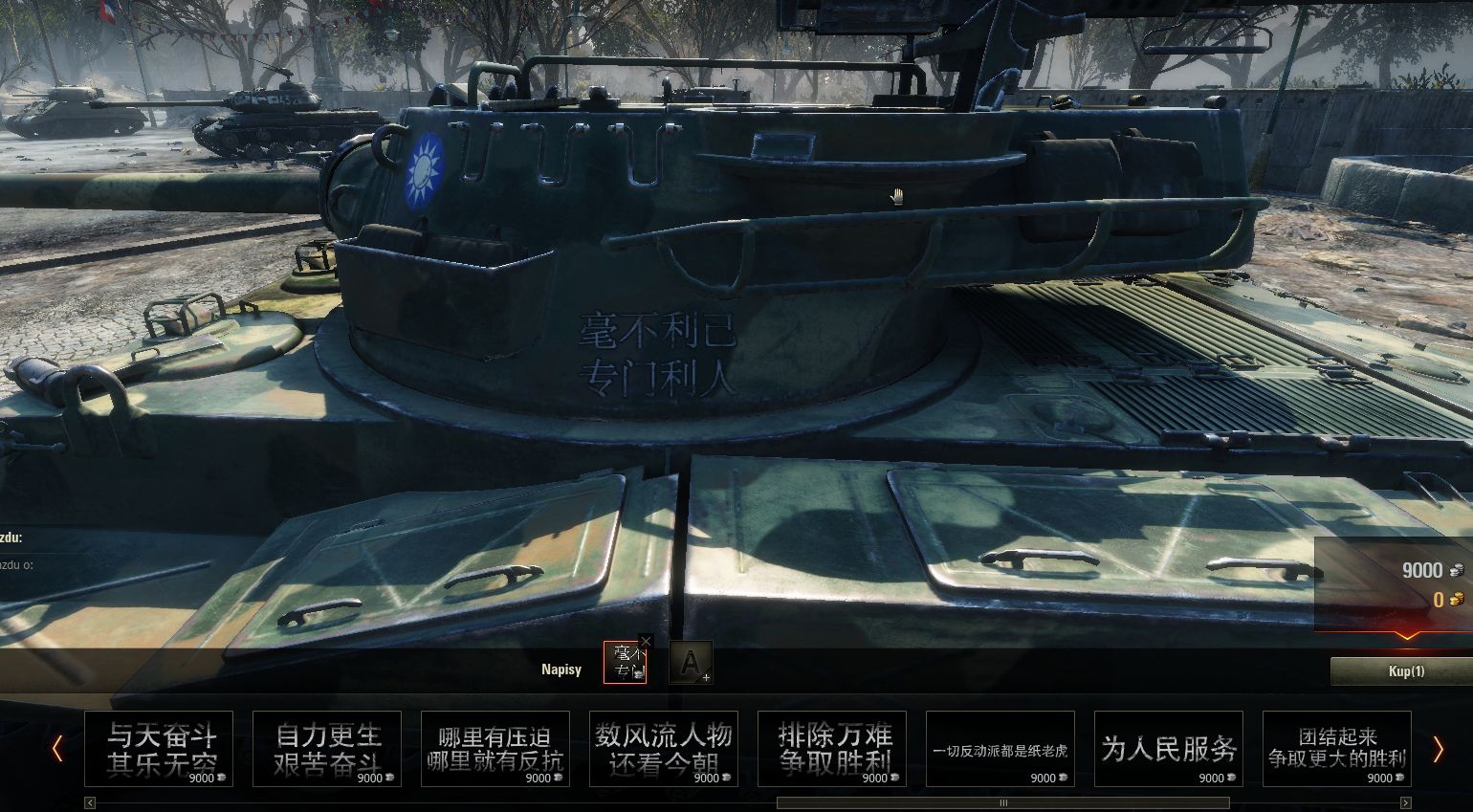The image size is (1473, 812).
Task: Choose the '数风流人物 还看今朝' inscription
Action: coord(664,749)
